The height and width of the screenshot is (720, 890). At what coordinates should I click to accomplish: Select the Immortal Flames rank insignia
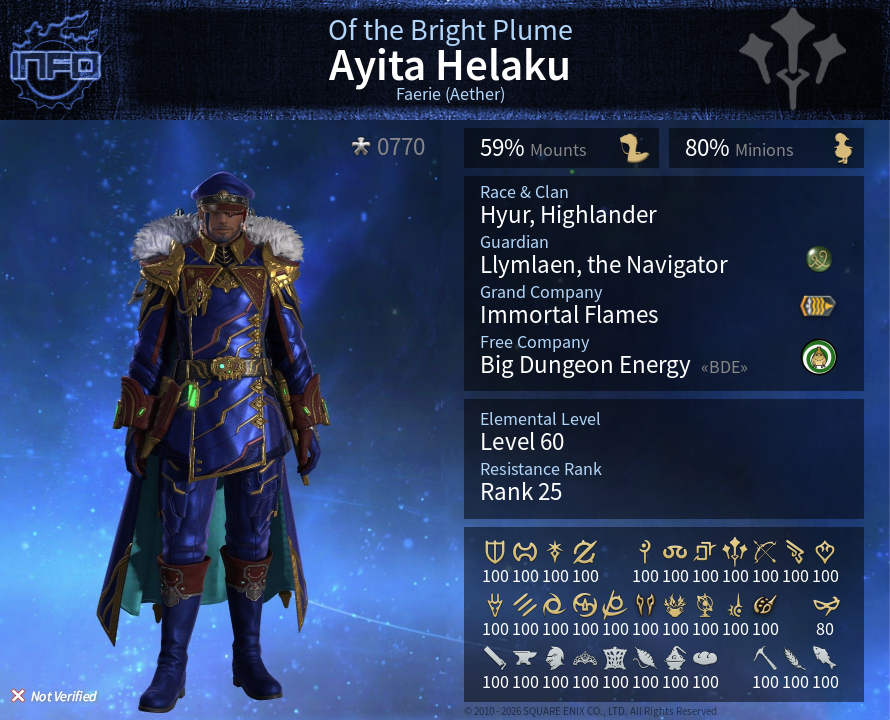(x=818, y=306)
